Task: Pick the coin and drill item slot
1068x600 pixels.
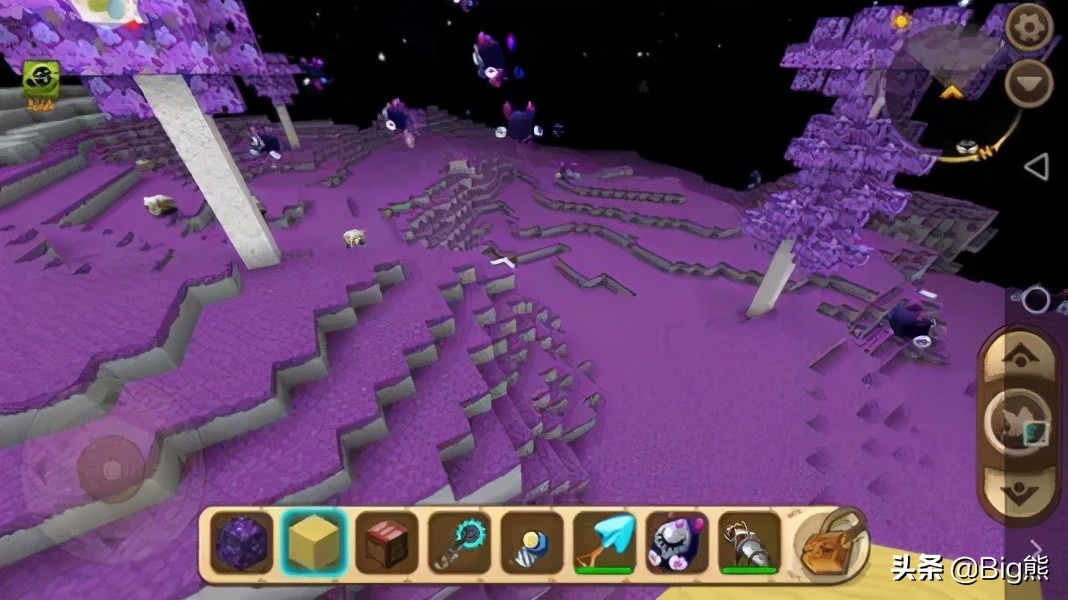Action: click(532, 544)
